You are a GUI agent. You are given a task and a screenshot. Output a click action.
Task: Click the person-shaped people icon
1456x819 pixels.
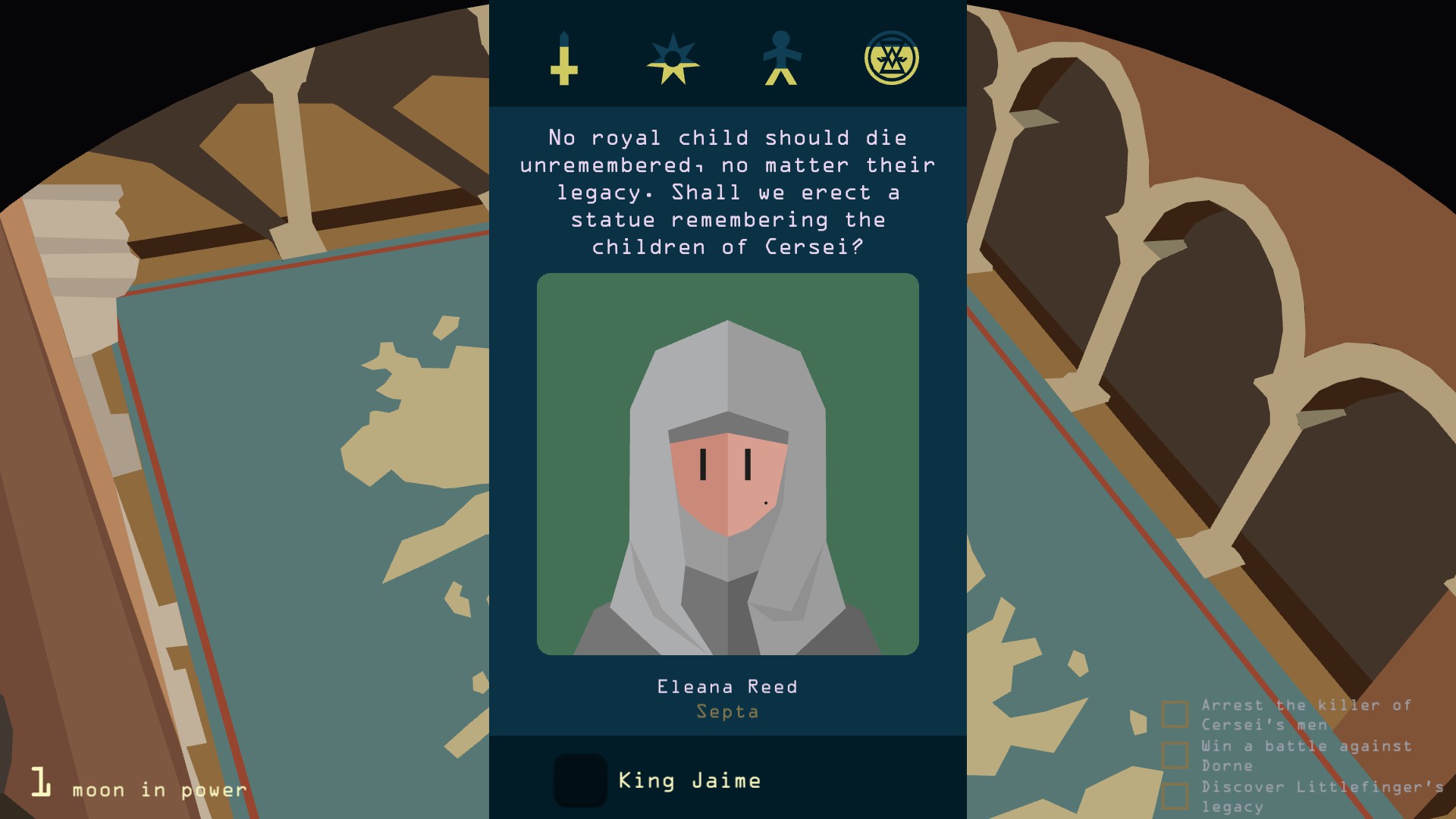pyautogui.click(x=781, y=58)
